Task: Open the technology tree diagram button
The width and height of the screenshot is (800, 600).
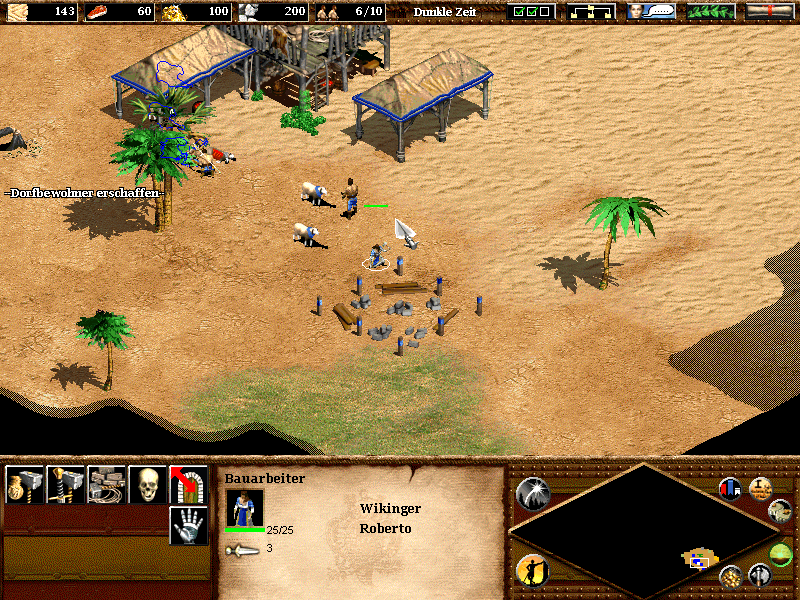Action: [x=590, y=12]
